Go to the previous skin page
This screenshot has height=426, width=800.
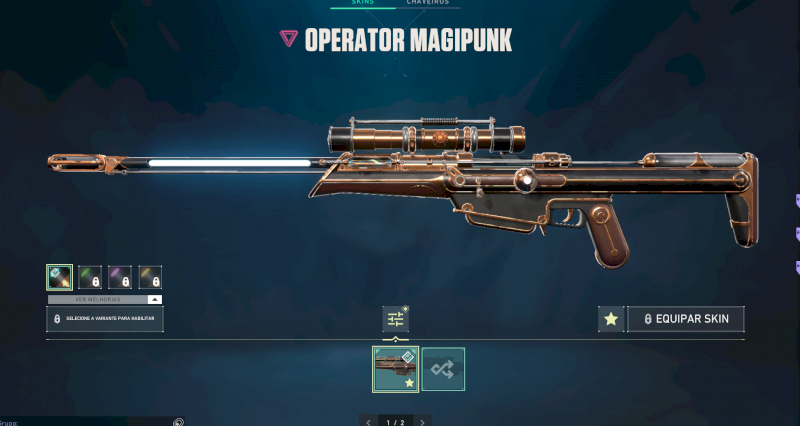369,421
